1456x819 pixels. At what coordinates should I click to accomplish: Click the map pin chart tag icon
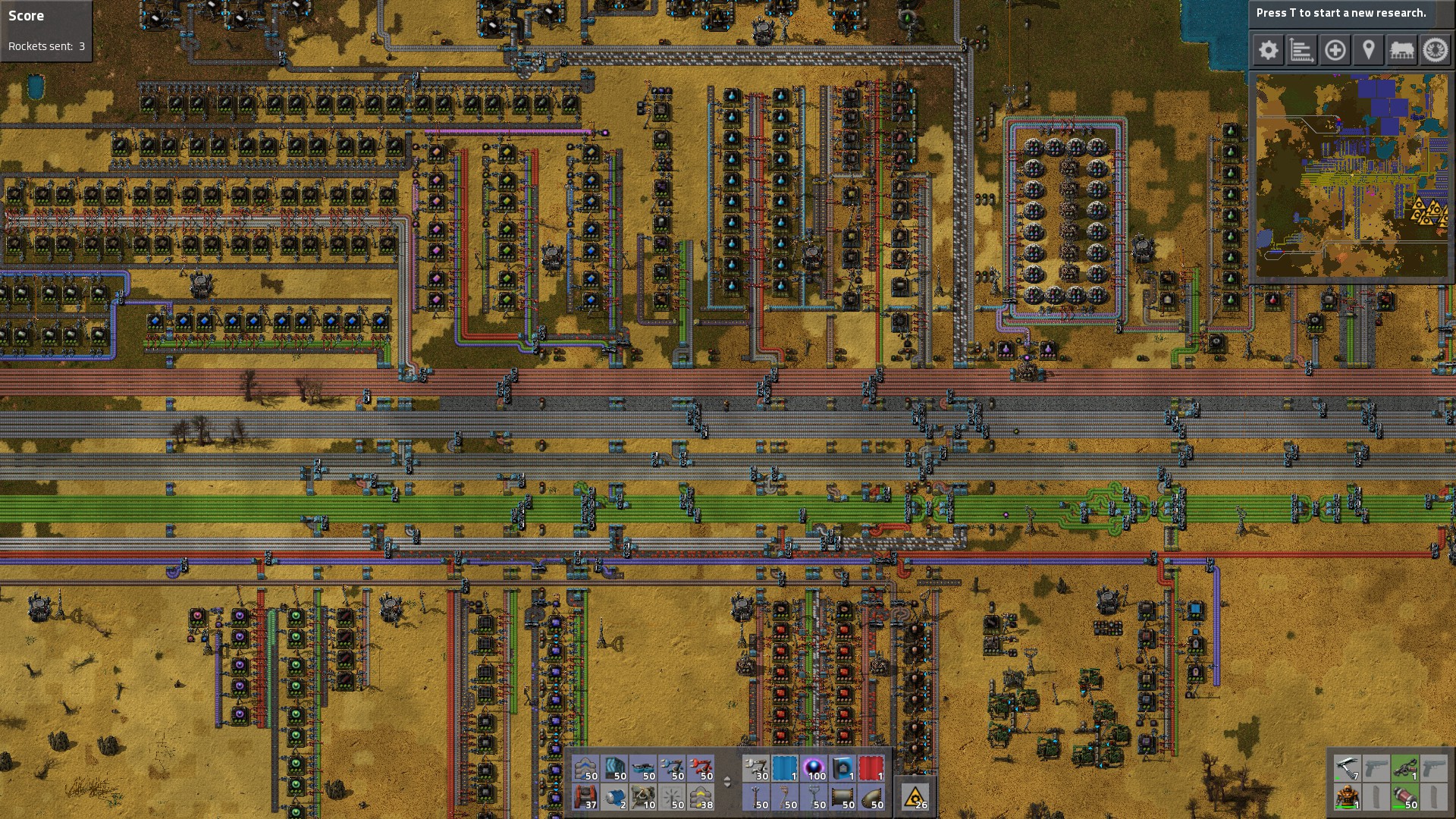click(1369, 50)
